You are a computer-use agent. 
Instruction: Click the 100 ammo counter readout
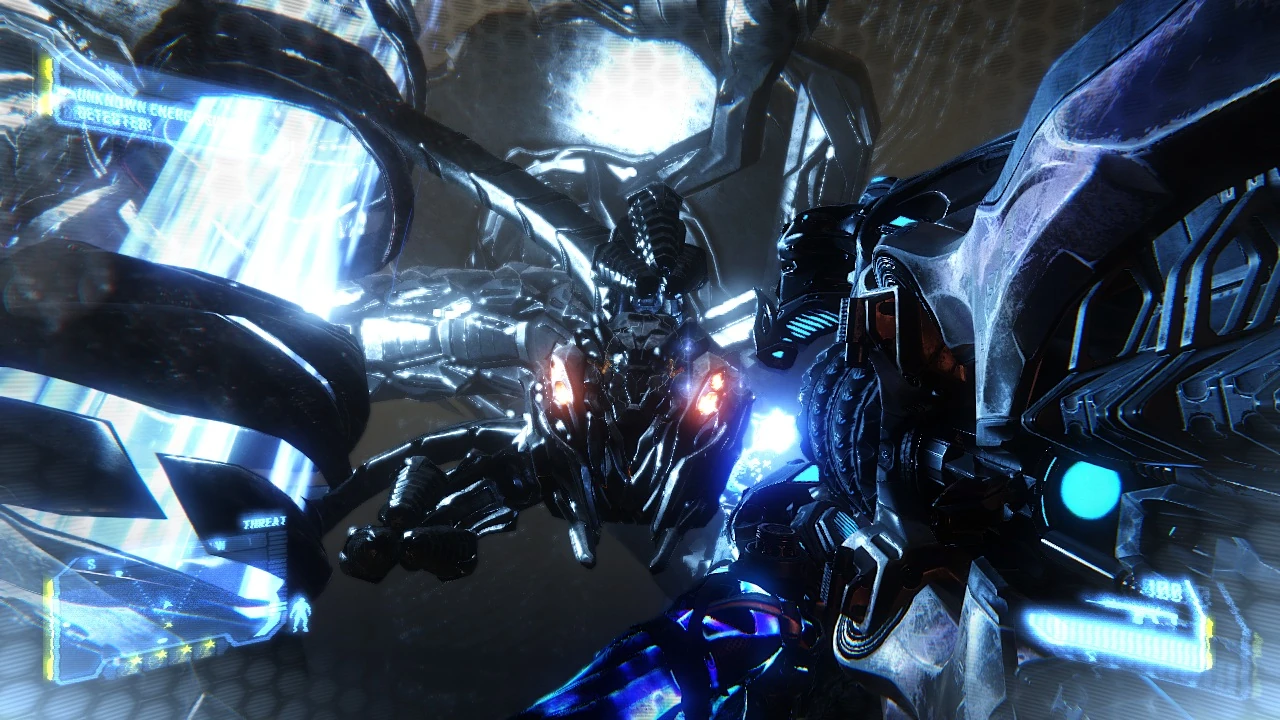[x=1165, y=589]
